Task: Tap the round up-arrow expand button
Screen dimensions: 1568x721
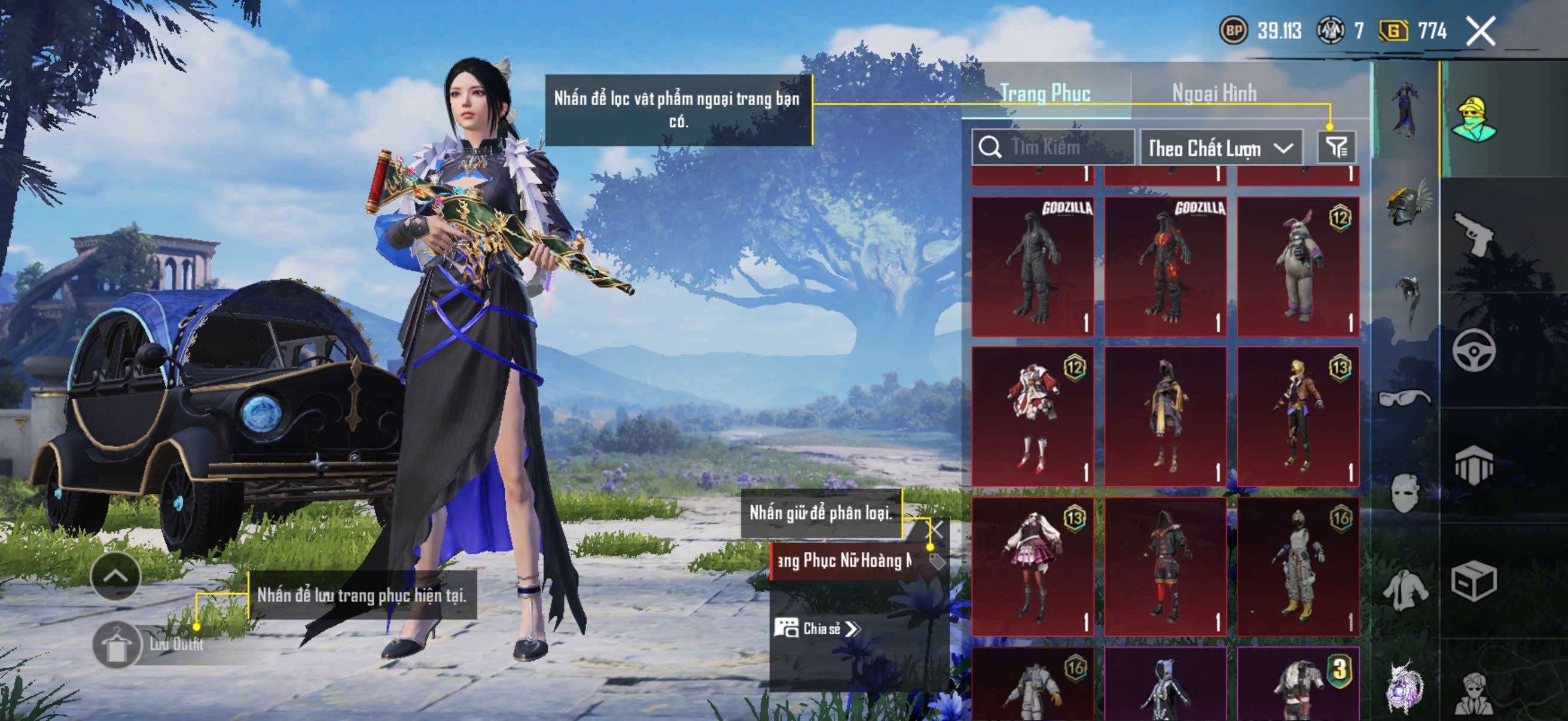Action: click(x=115, y=576)
